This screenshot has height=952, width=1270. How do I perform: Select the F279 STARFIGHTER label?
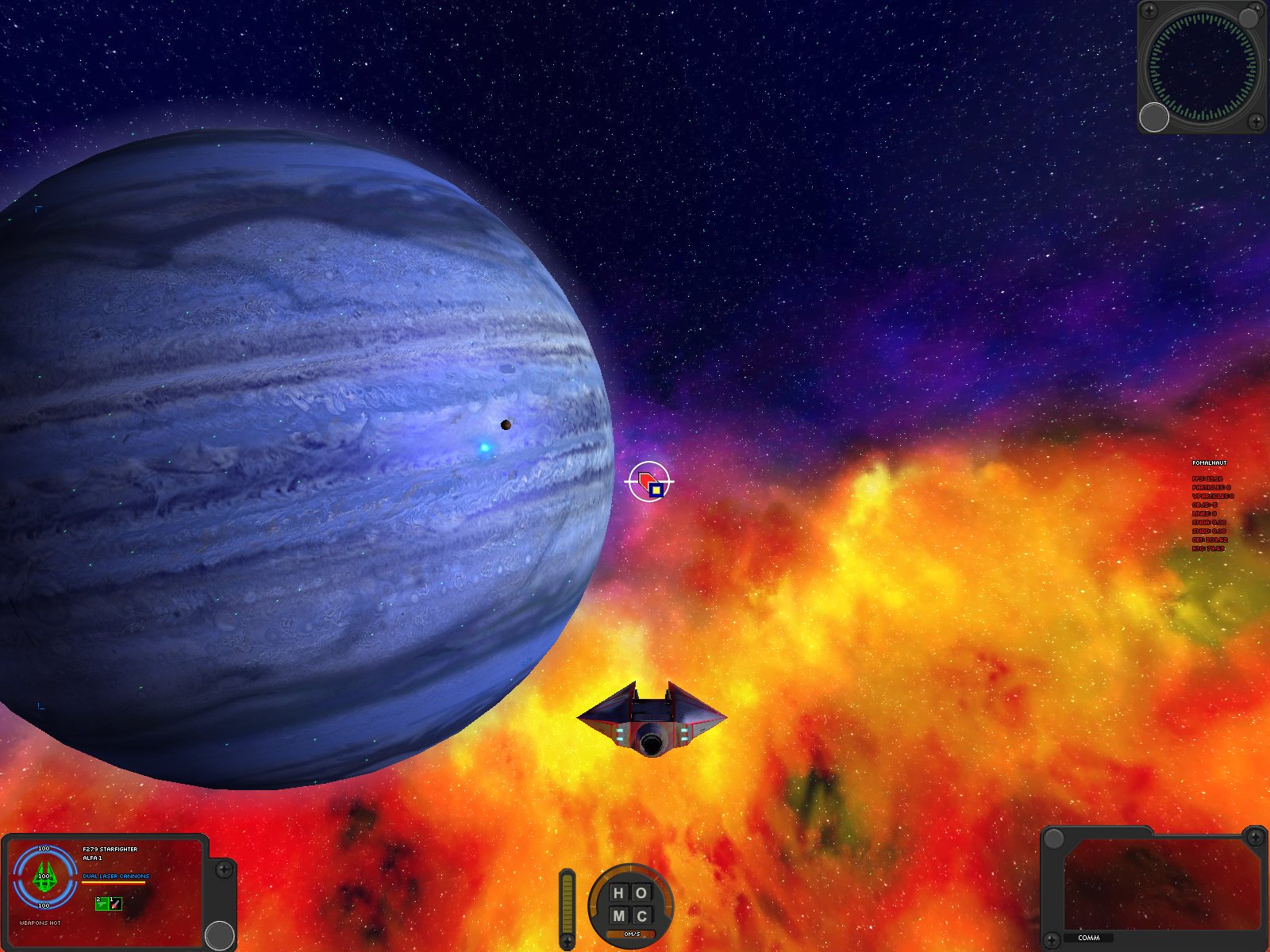click(110, 848)
